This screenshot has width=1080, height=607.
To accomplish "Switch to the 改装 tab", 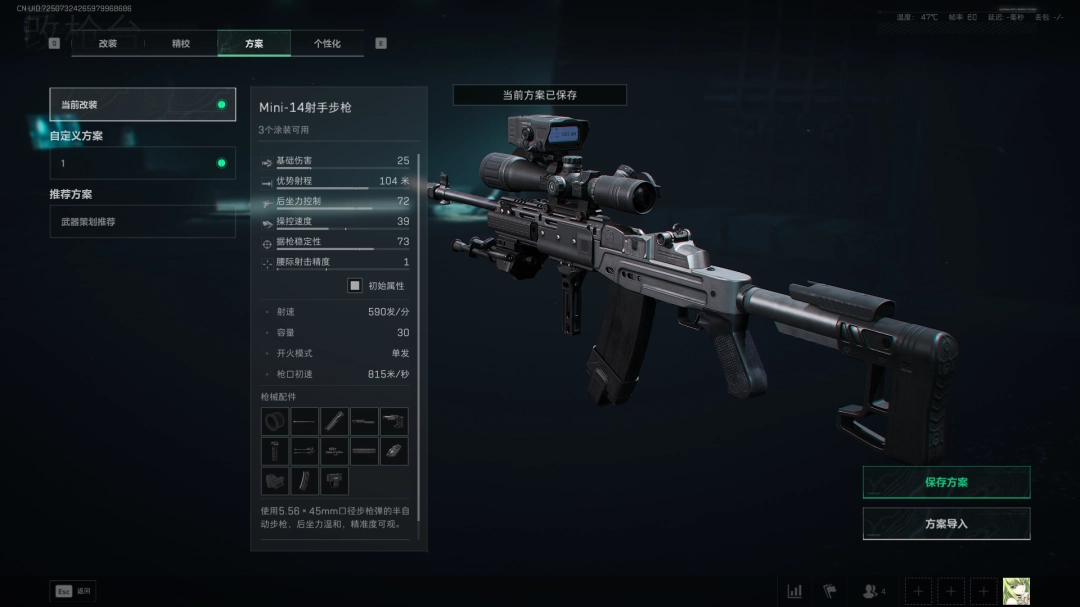I will tap(108, 44).
